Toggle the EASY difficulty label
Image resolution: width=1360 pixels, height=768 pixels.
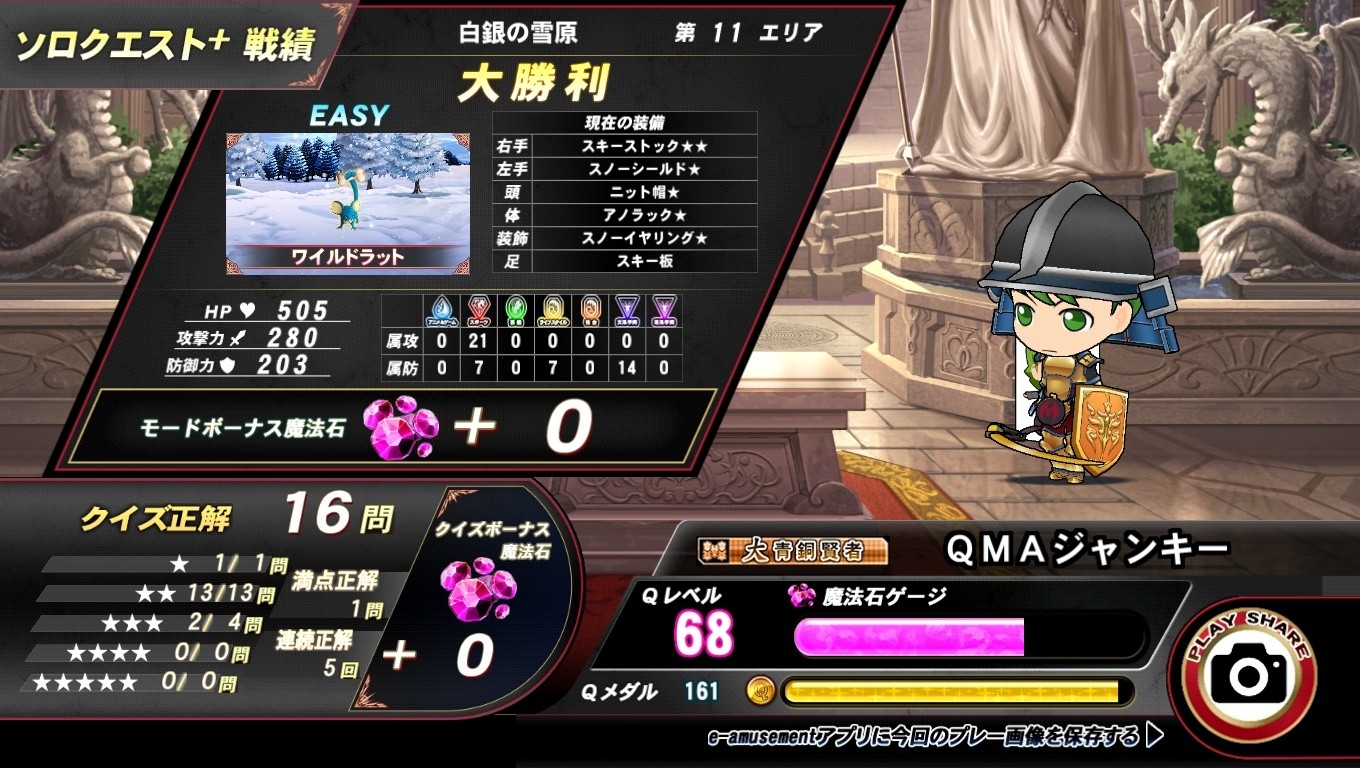coord(351,113)
